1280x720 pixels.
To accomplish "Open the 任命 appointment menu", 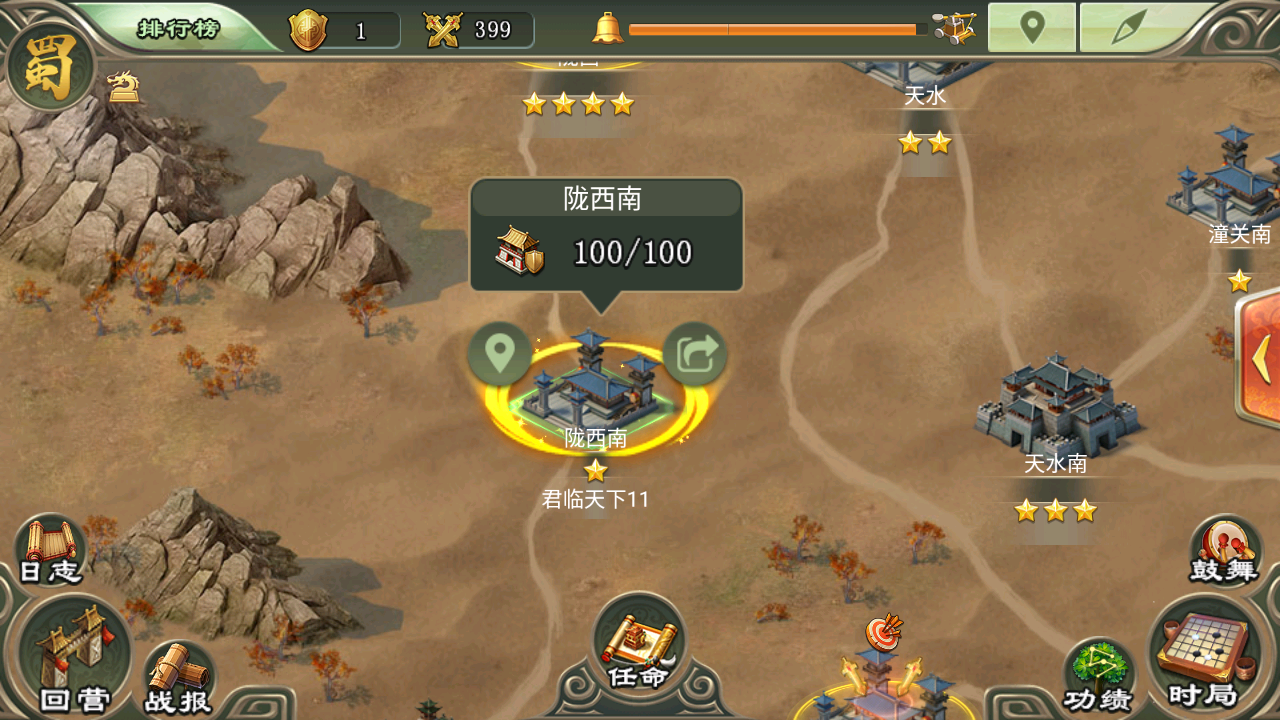I will click(x=639, y=645).
